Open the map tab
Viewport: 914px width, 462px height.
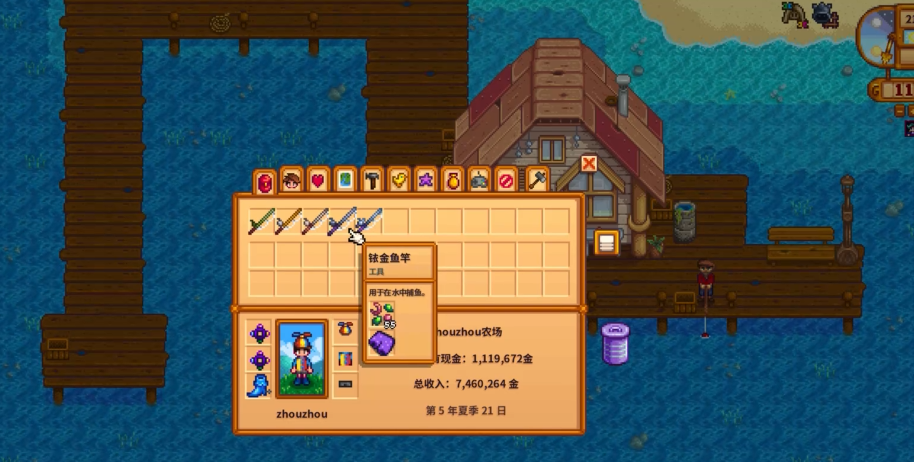point(345,181)
